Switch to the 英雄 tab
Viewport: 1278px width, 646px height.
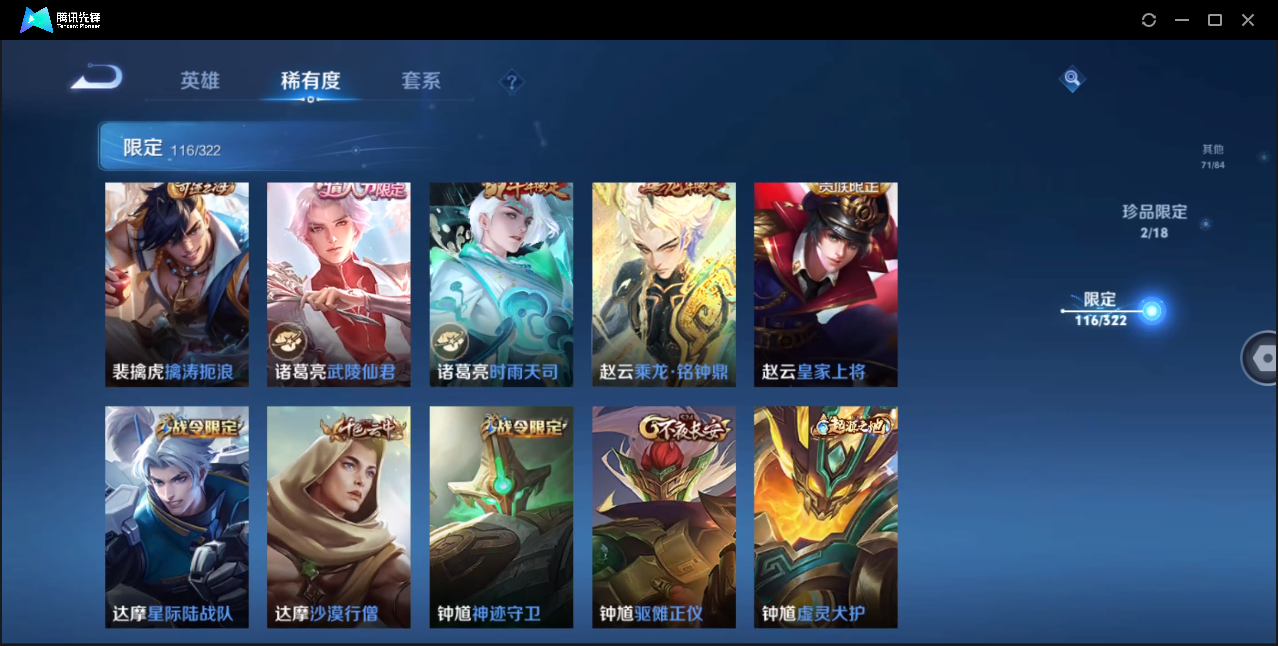click(x=200, y=81)
